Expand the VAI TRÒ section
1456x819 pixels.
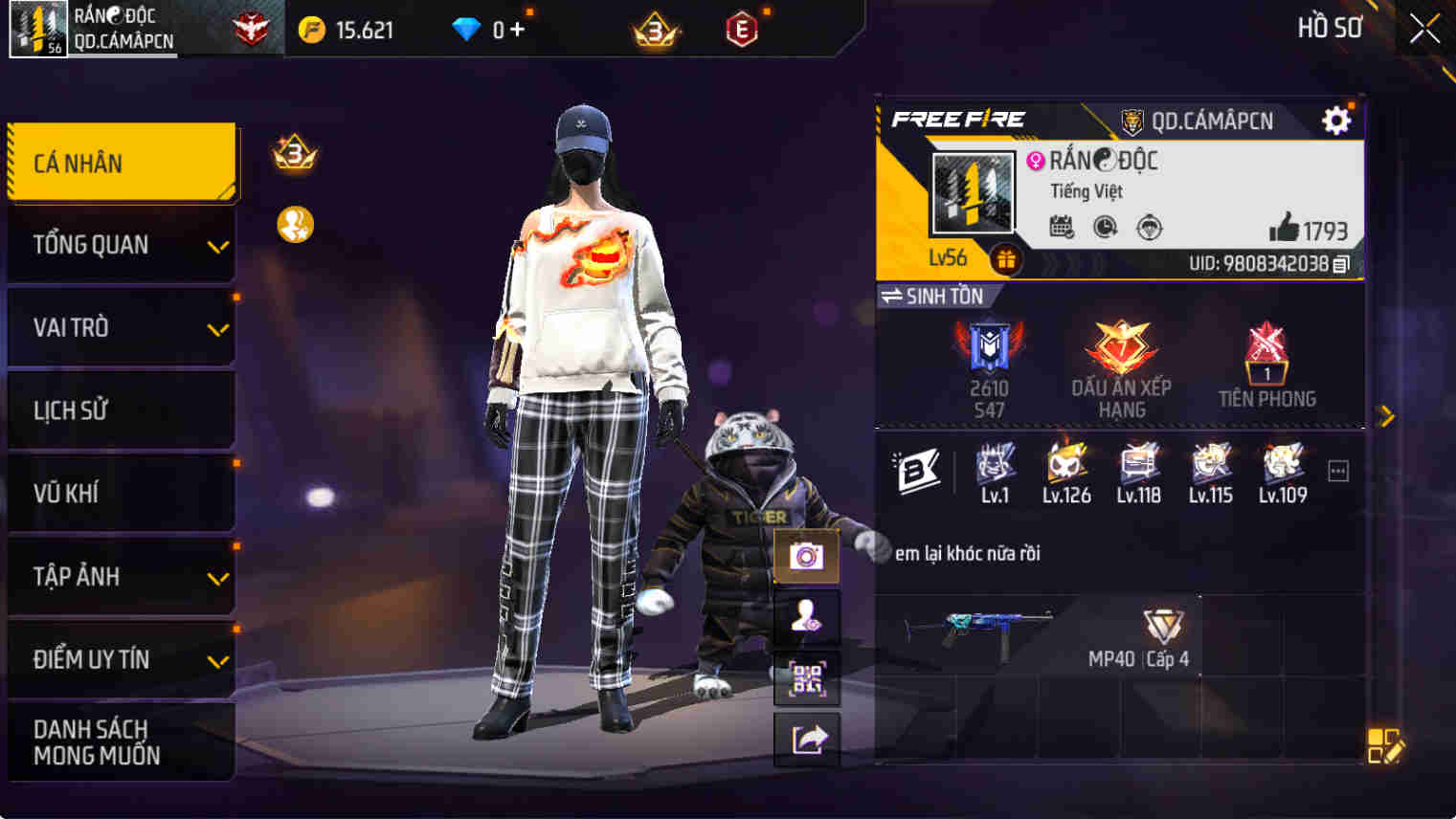pyautogui.click(x=122, y=327)
